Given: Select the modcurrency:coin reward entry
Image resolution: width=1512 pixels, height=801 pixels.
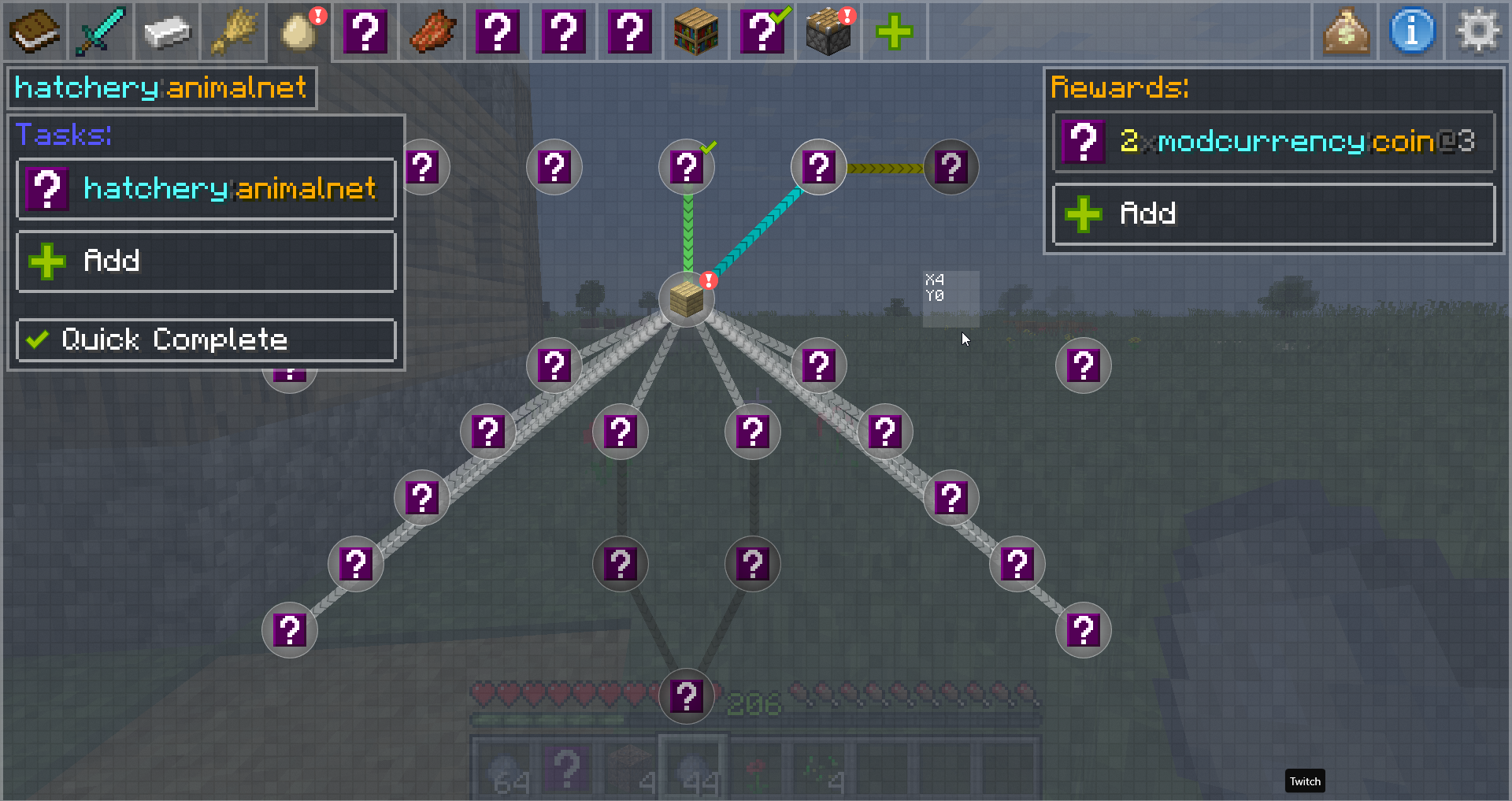Looking at the screenshot, I should tap(1273, 142).
